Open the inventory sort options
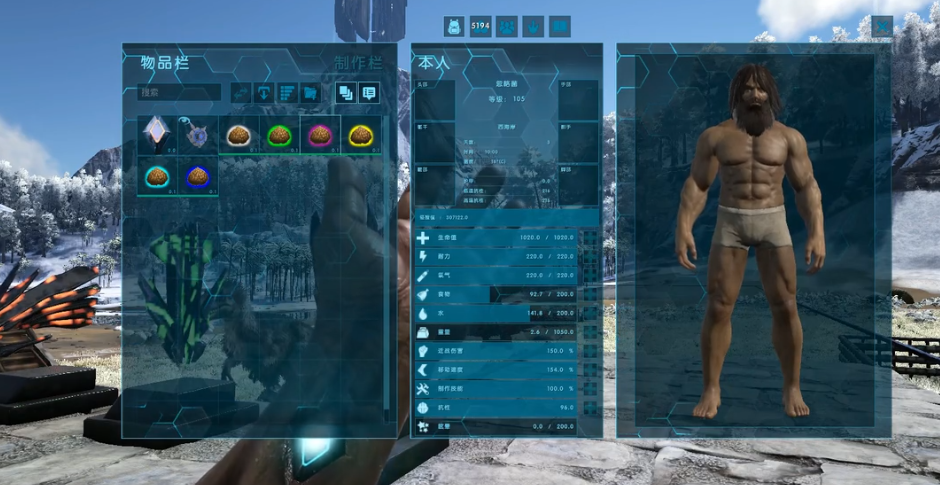Screen dimensions: 940x485 coord(288,93)
